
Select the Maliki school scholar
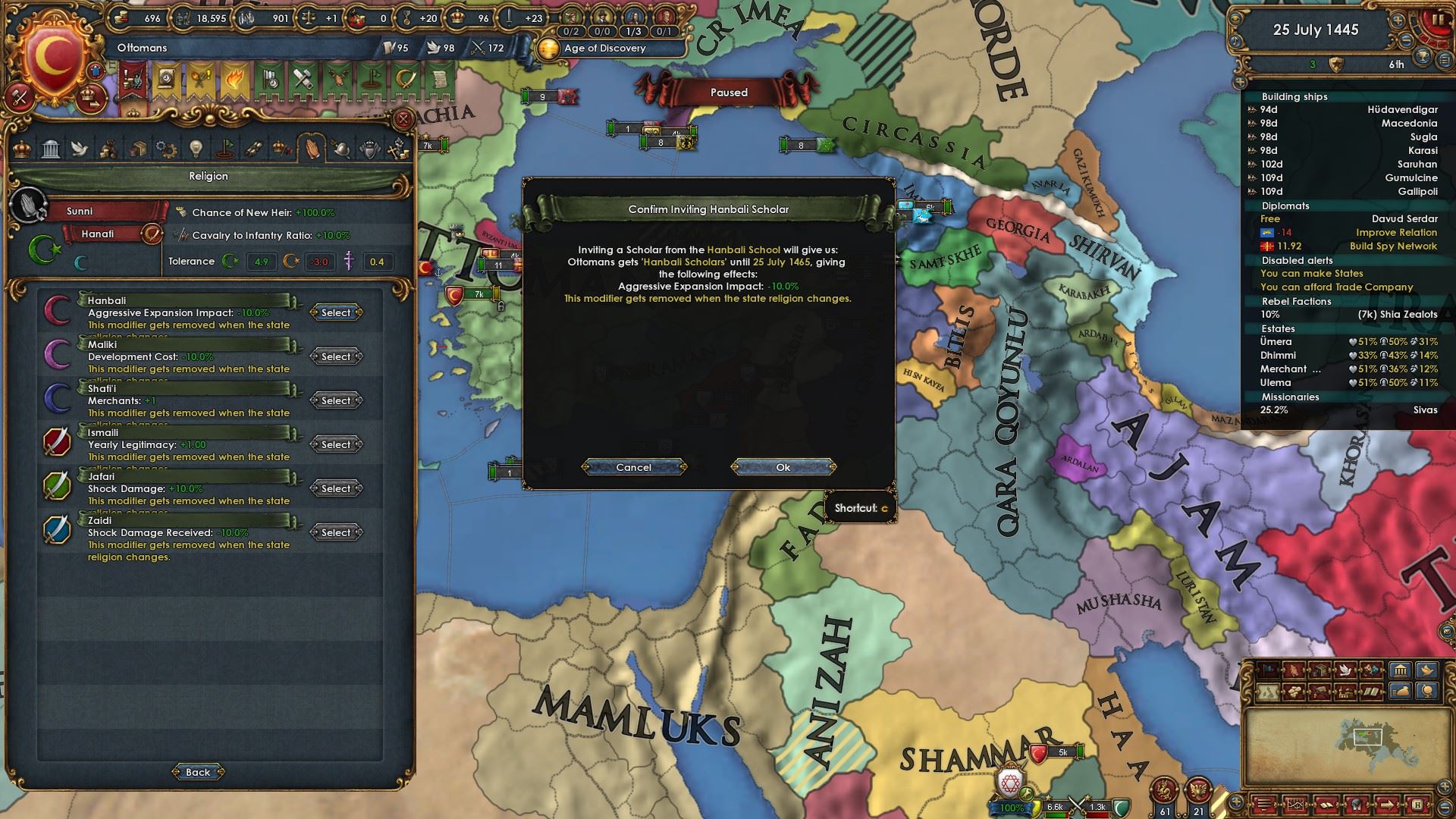tap(336, 356)
